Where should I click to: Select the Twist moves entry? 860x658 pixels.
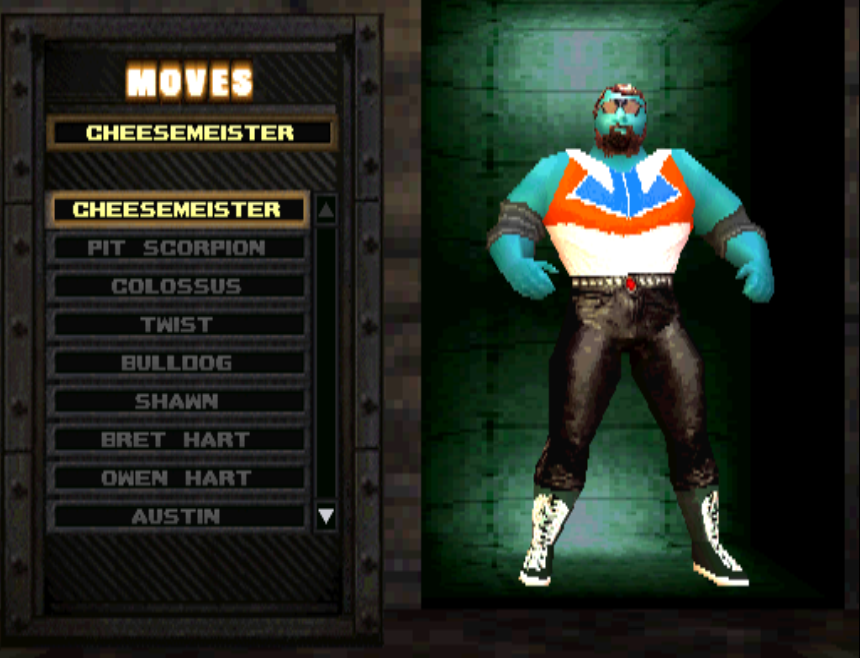[177, 324]
